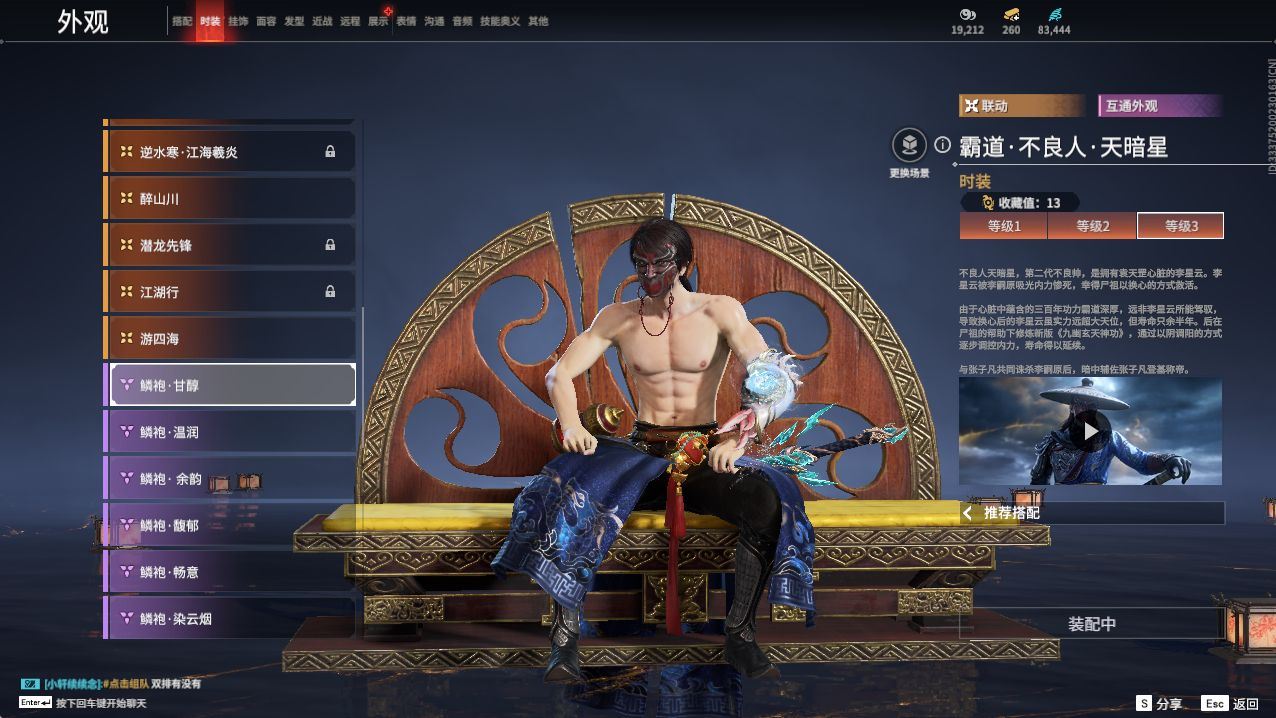
Task: Switch to the 挂饰 accessories tab
Action: pos(238,21)
